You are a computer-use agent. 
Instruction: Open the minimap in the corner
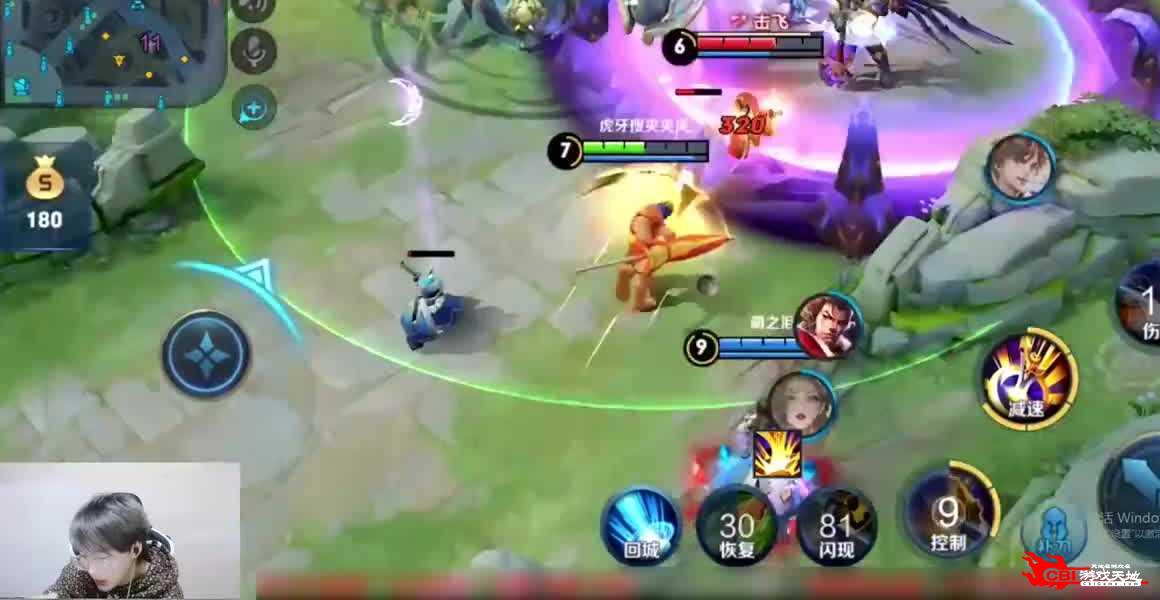point(110,50)
